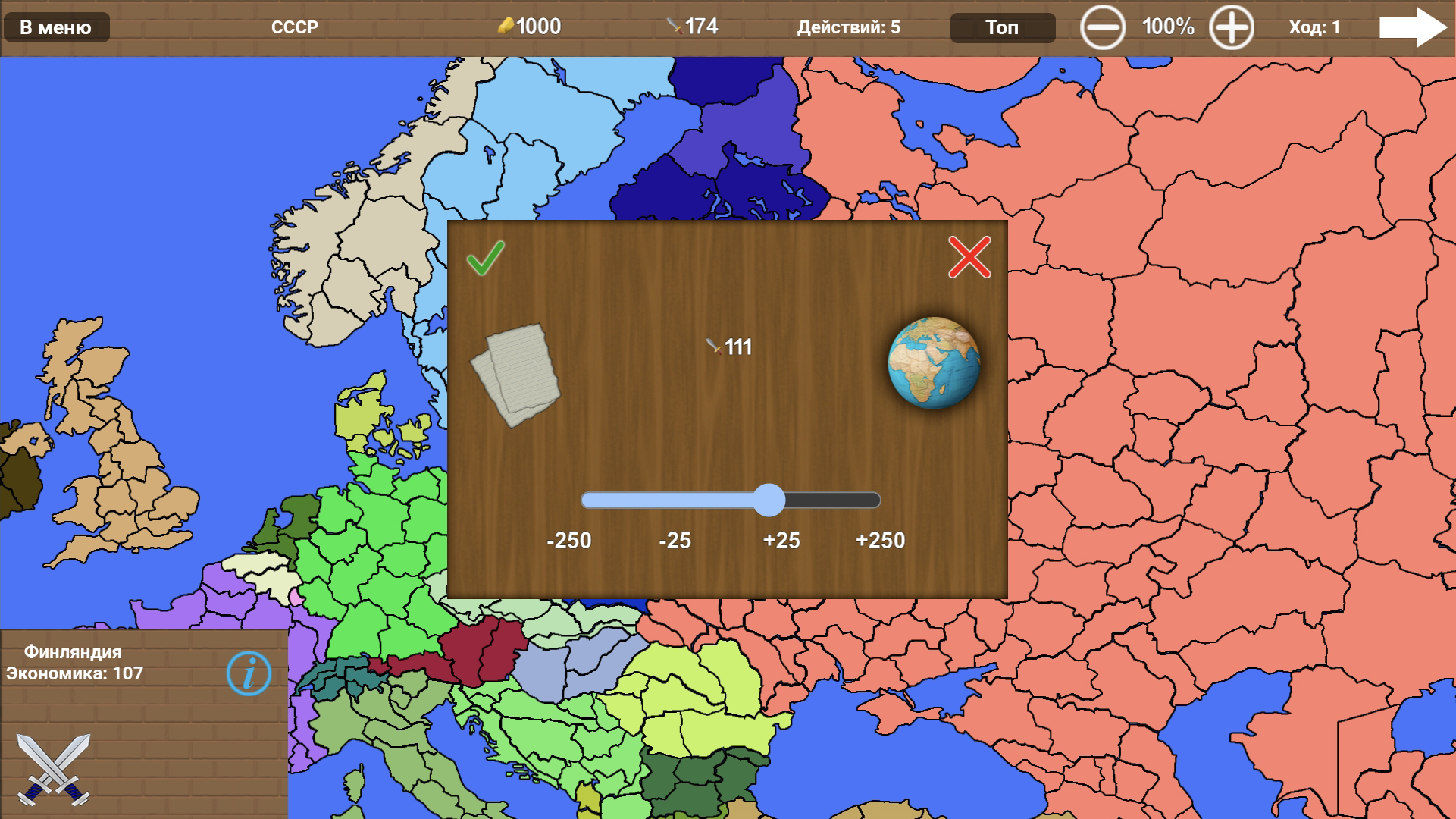Image resolution: width=1456 pixels, height=819 pixels.
Task: Decrease troops by 25
Action: pyautogui.click(x=675, y=541)
